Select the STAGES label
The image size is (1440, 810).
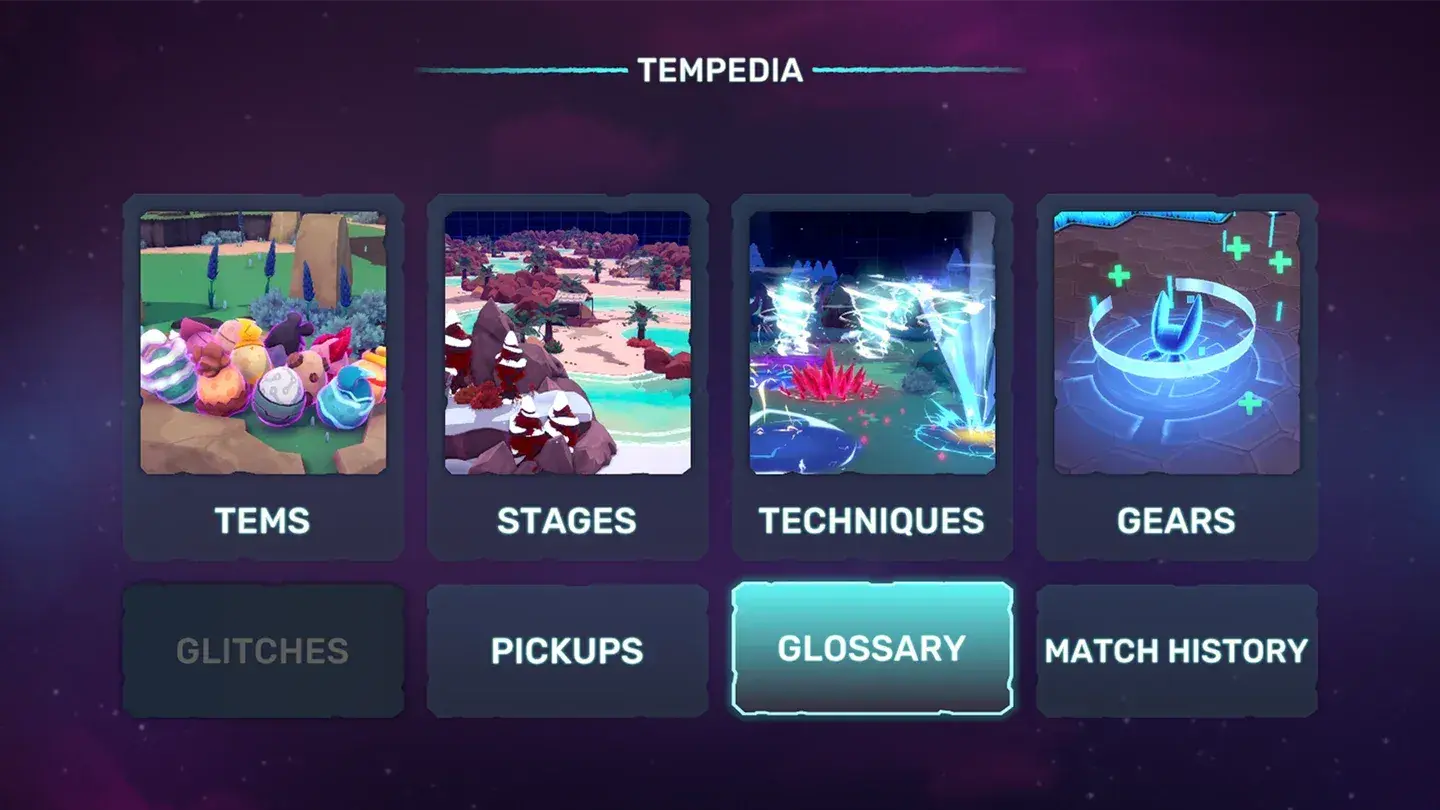567,520
